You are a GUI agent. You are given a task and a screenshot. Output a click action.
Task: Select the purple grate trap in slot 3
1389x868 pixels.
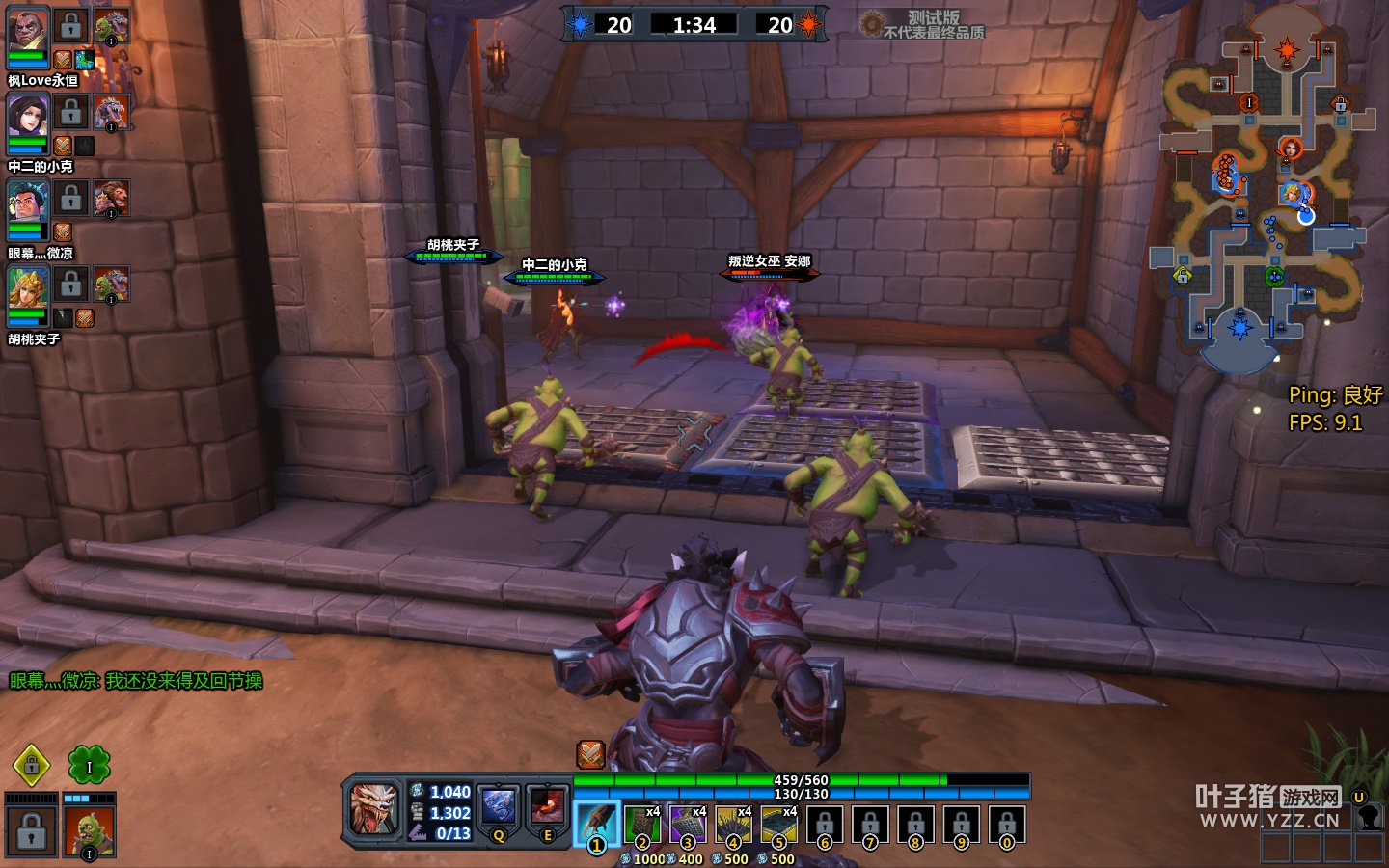click(x=688, y=825)
